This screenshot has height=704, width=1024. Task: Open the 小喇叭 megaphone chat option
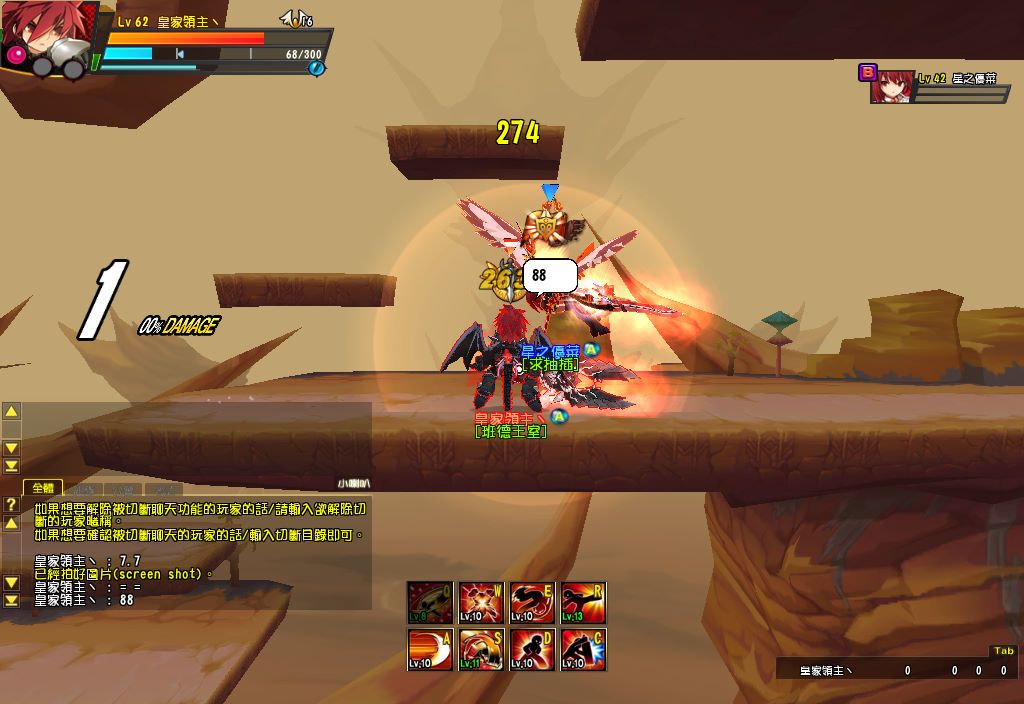point(353,483)
